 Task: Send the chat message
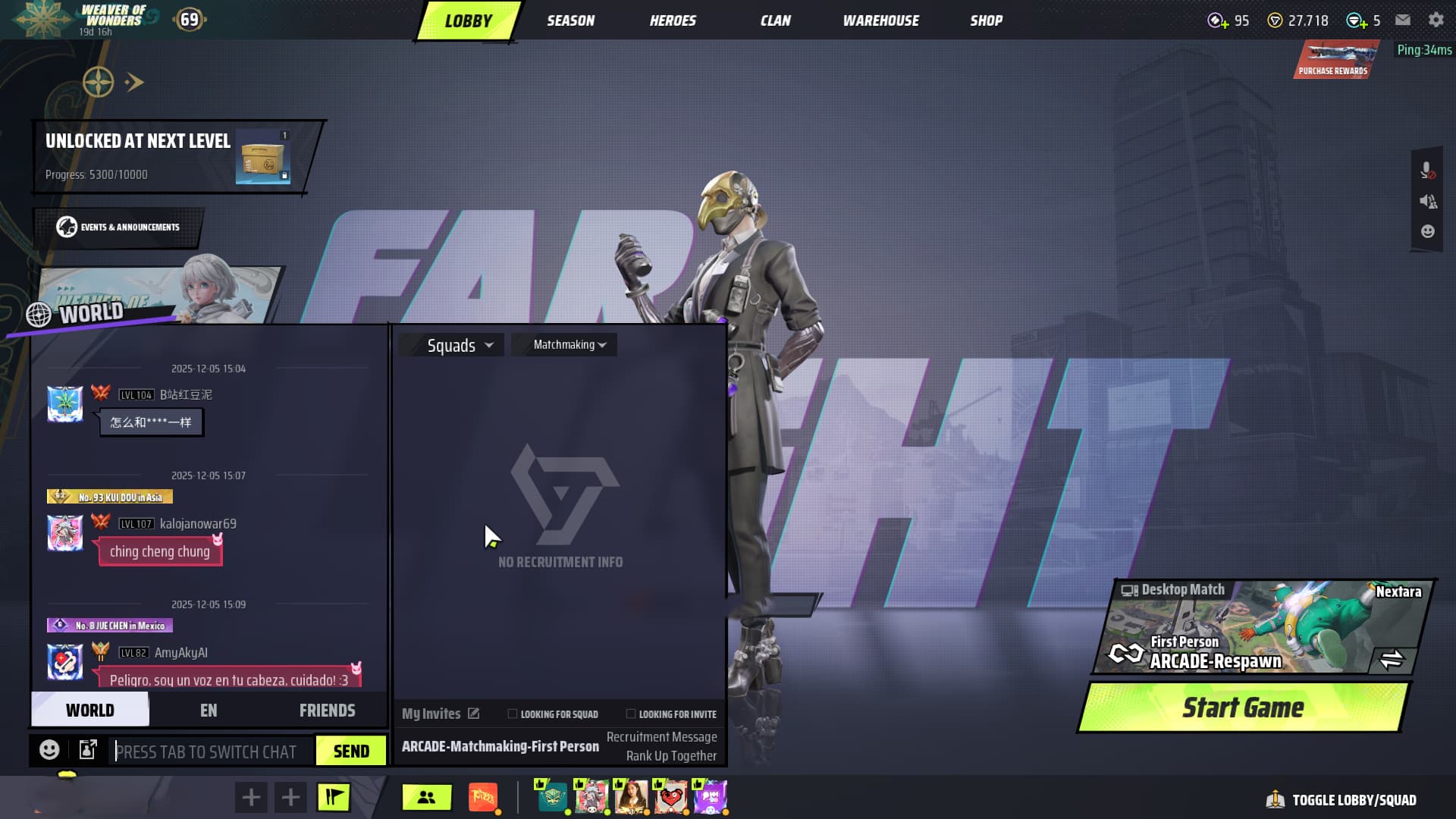351,752
